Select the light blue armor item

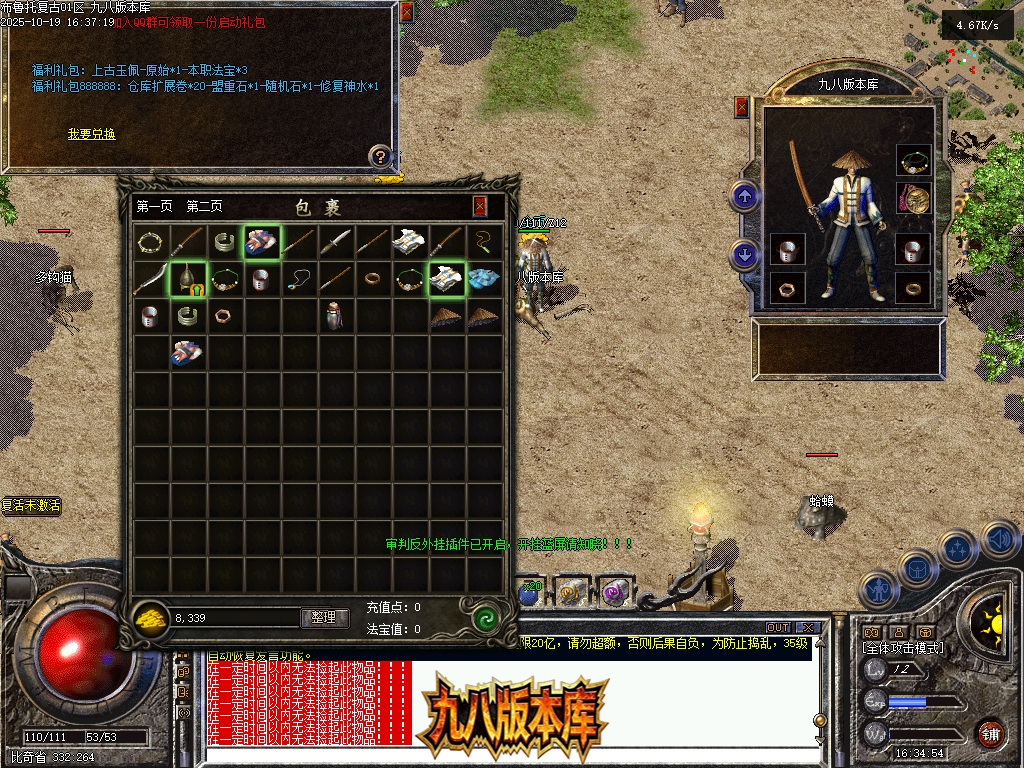pos(485,279)
